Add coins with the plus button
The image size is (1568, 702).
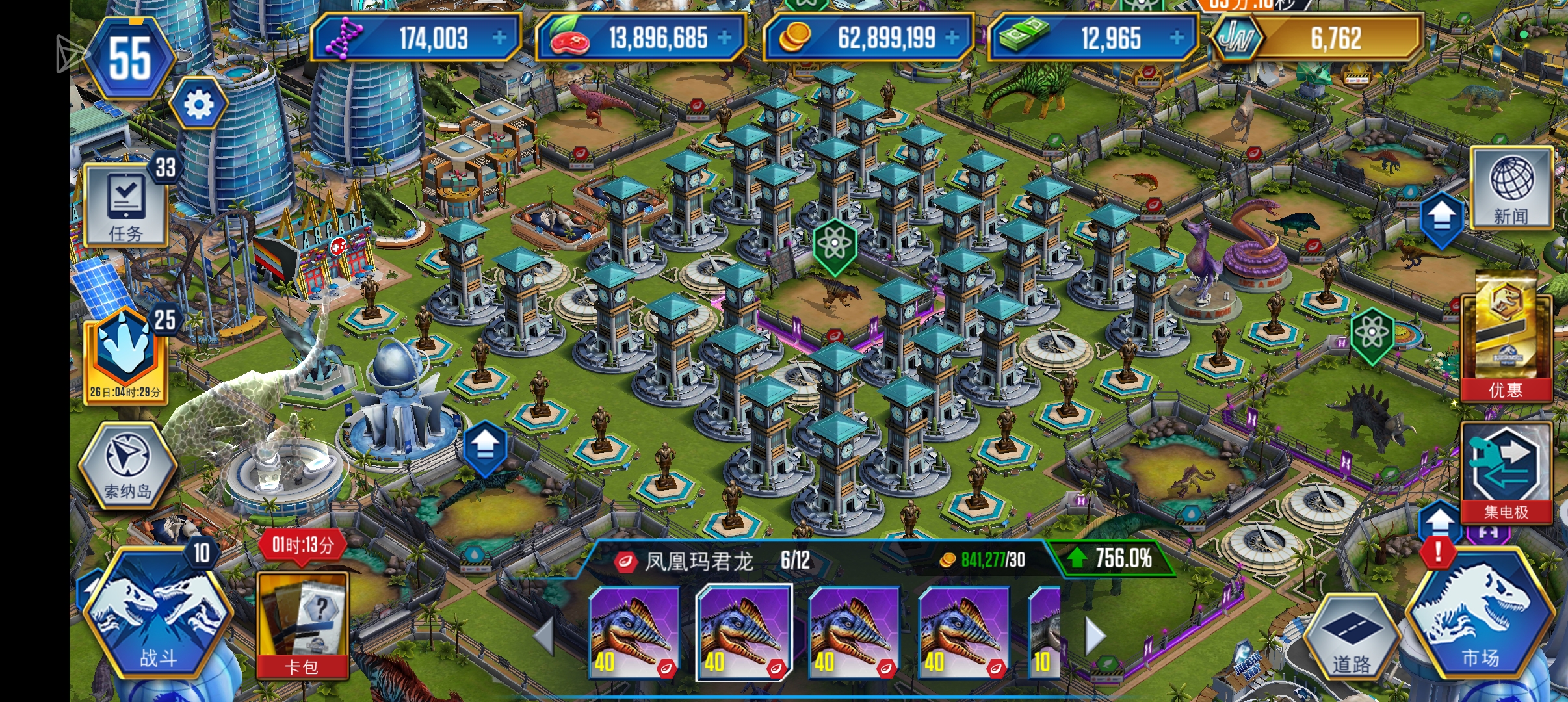pyautogui.click(x=952, y=38)
